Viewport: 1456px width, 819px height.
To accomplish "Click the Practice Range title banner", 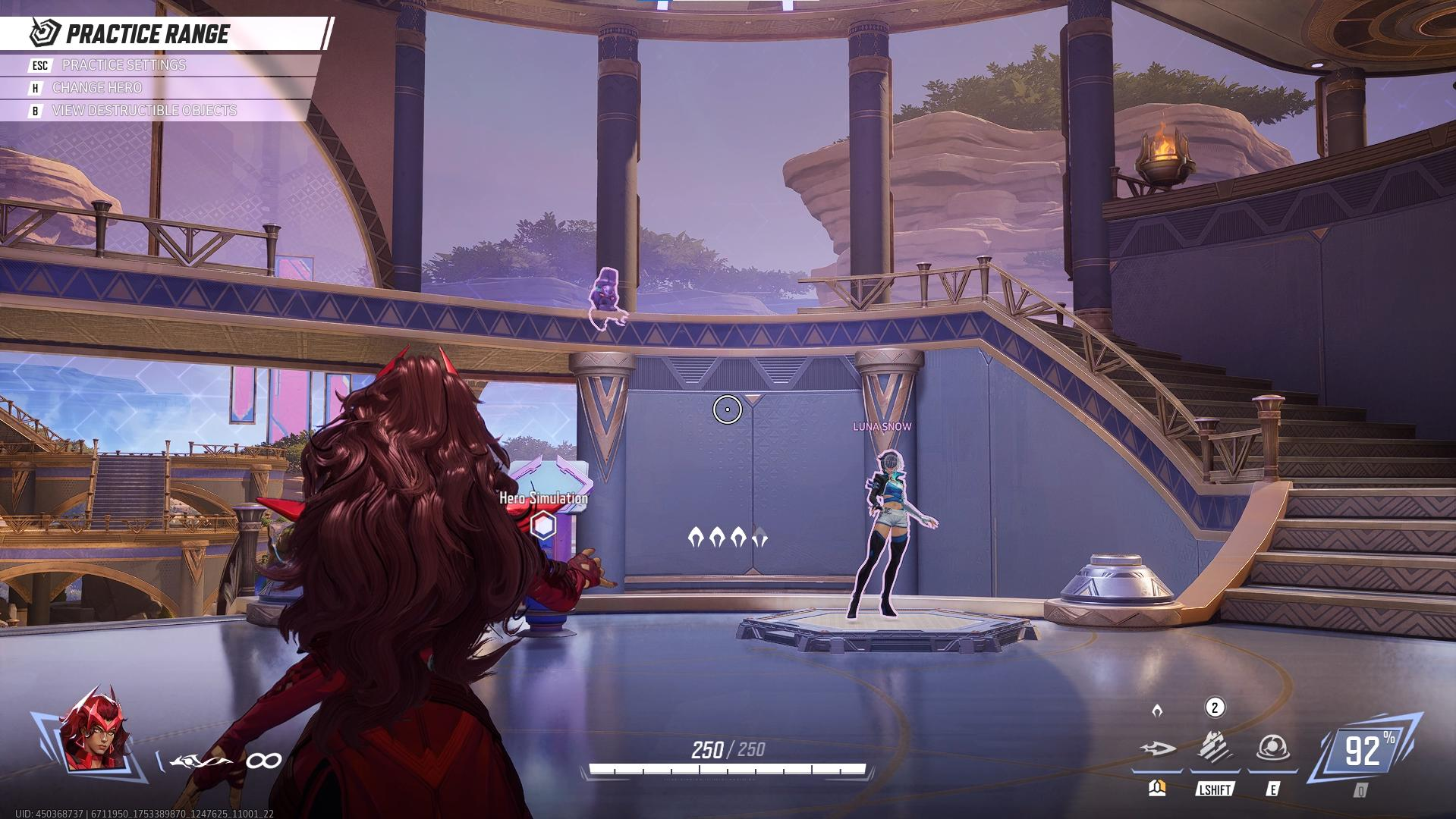I will (148, 34).
